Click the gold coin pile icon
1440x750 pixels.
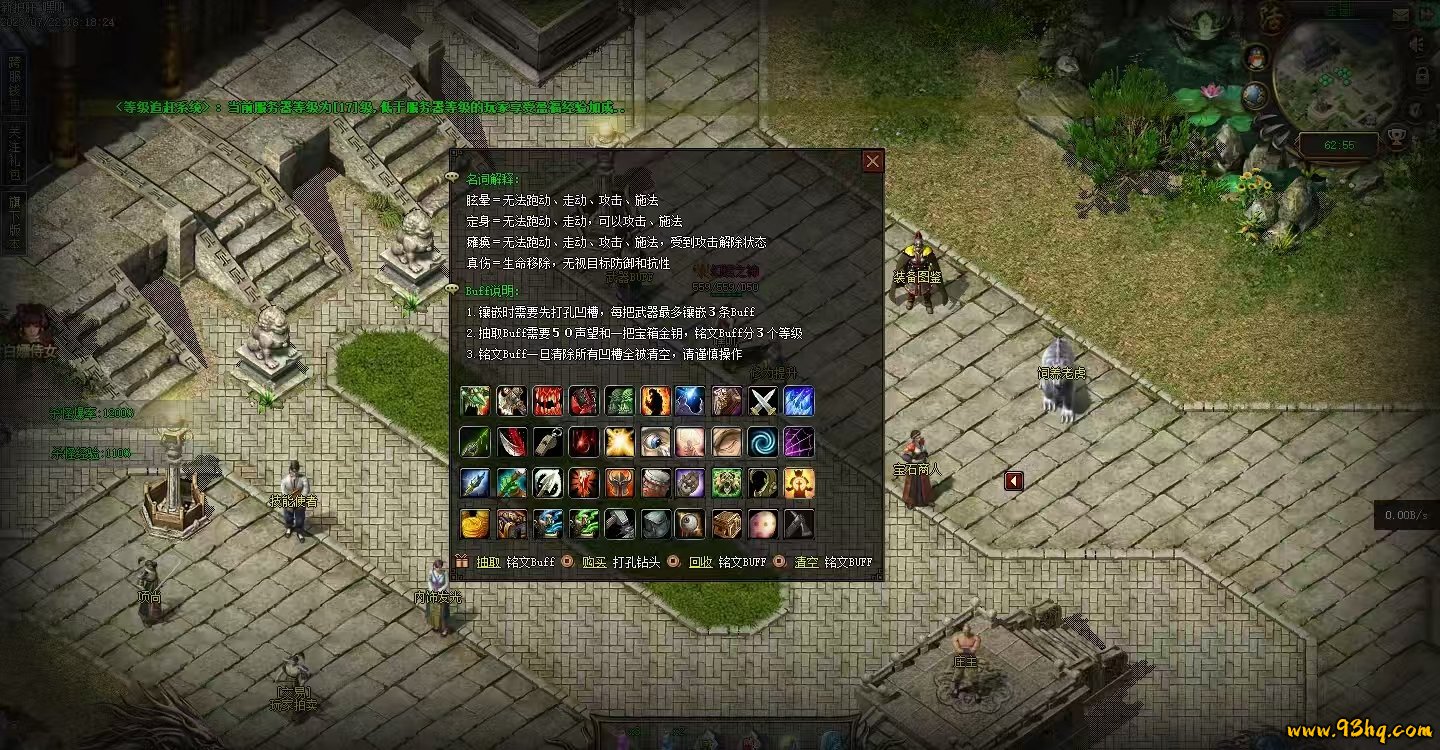[x=475, y=523]
